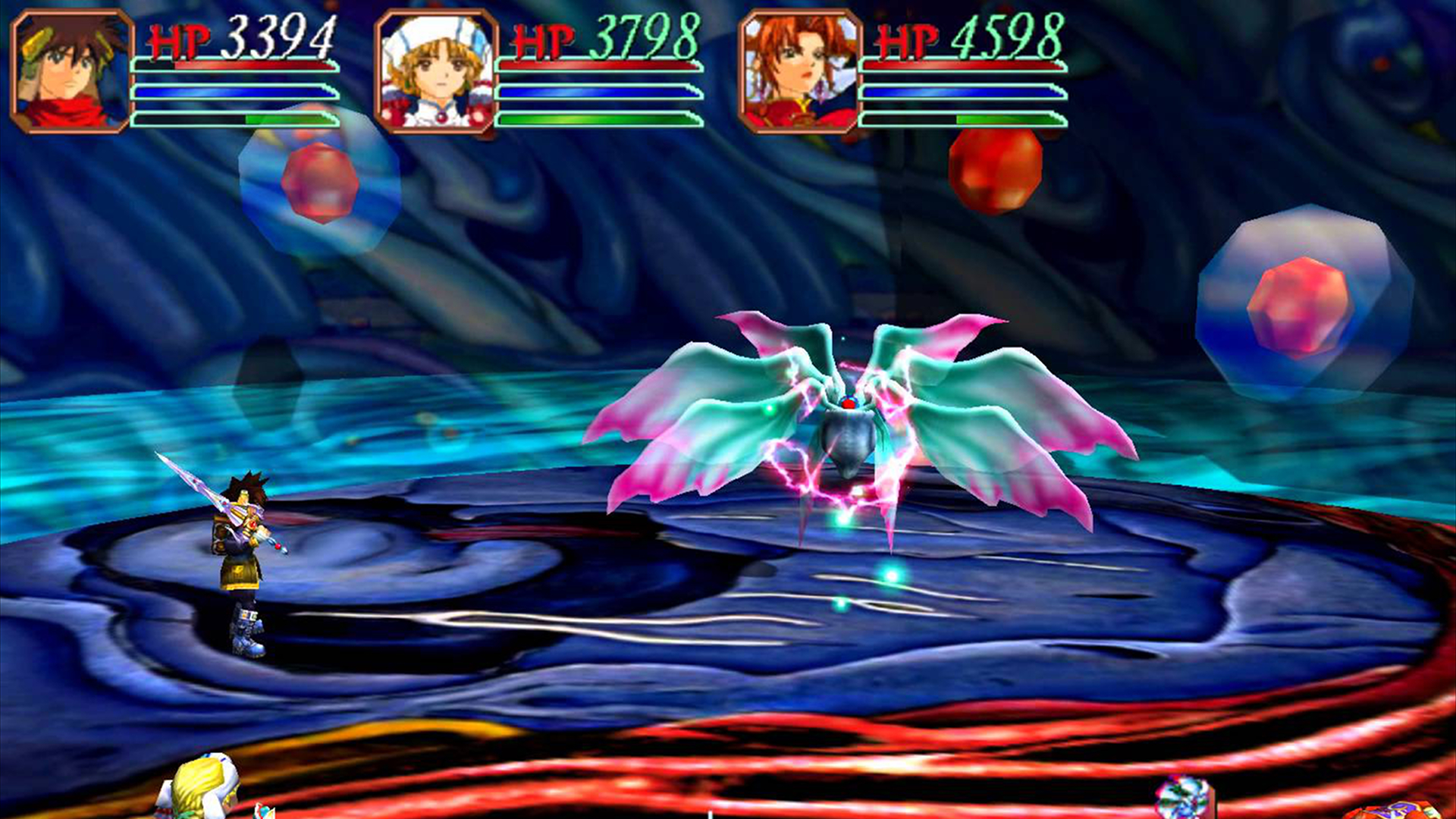This screenshot has width=1456, height=819.
Task: Select Justin's character sprite on the battlefield
Action: [239, 561]
